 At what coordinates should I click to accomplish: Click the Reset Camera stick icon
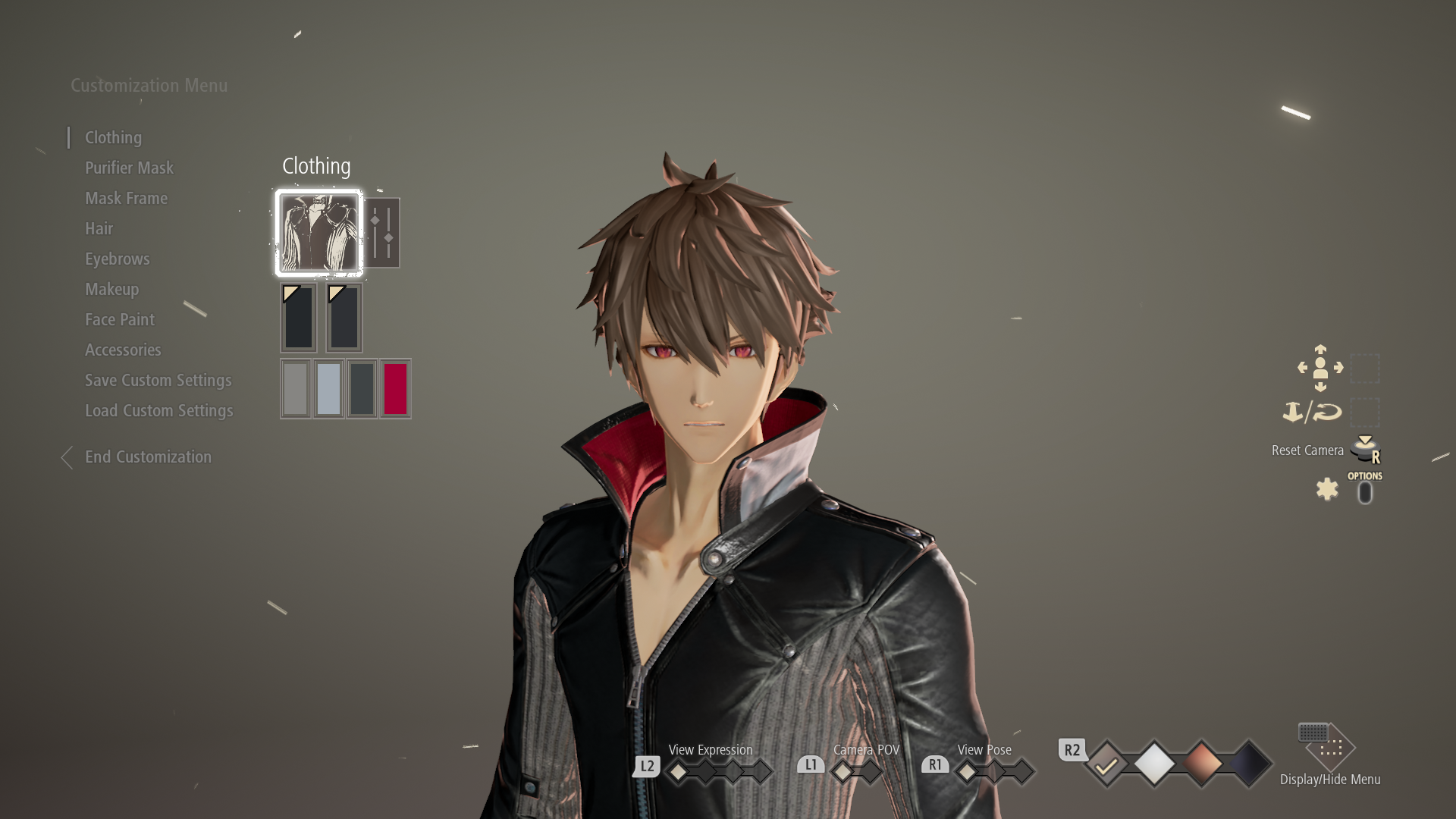1365,450
